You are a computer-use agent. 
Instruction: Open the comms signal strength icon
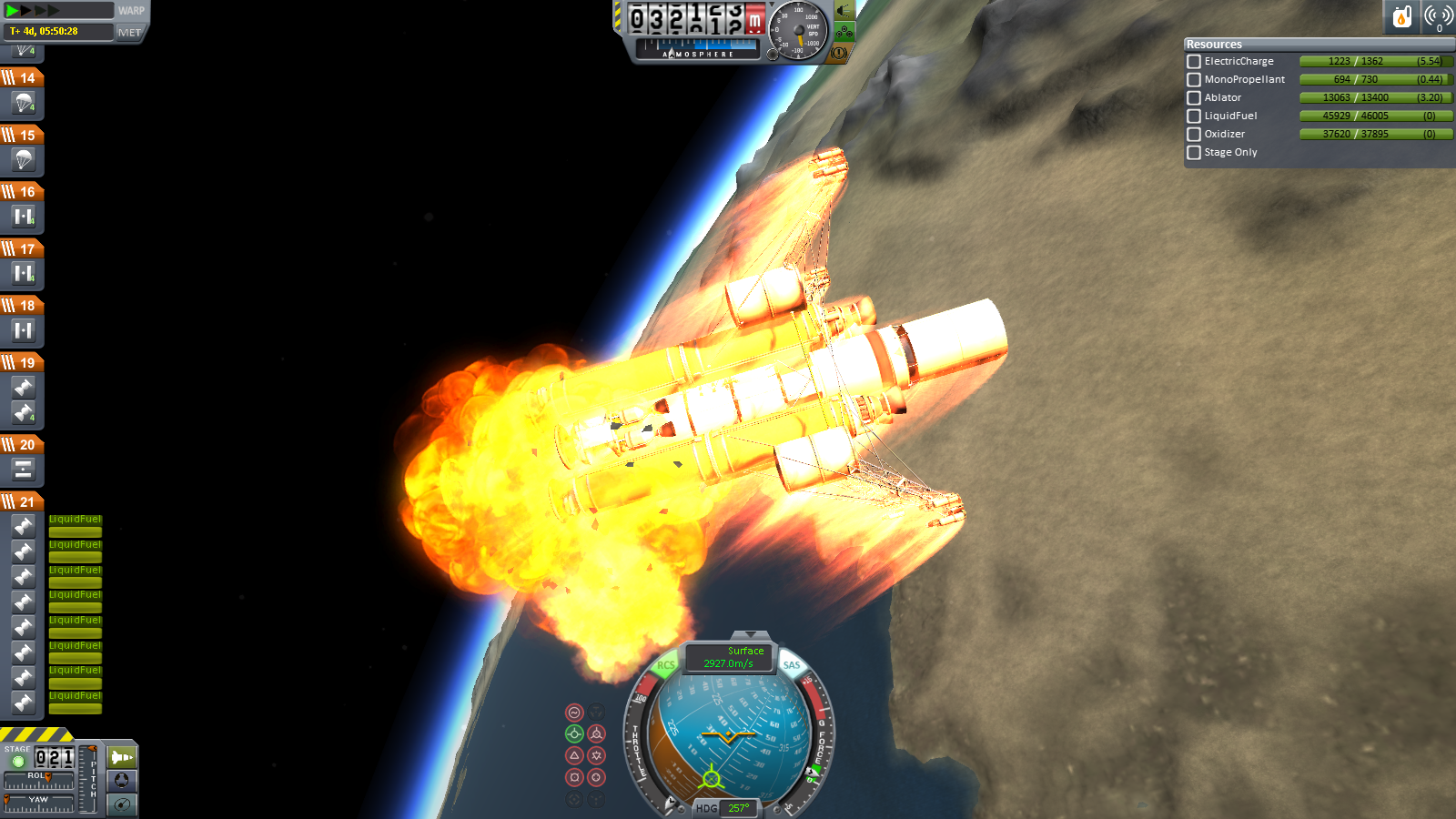(1439, 16)
